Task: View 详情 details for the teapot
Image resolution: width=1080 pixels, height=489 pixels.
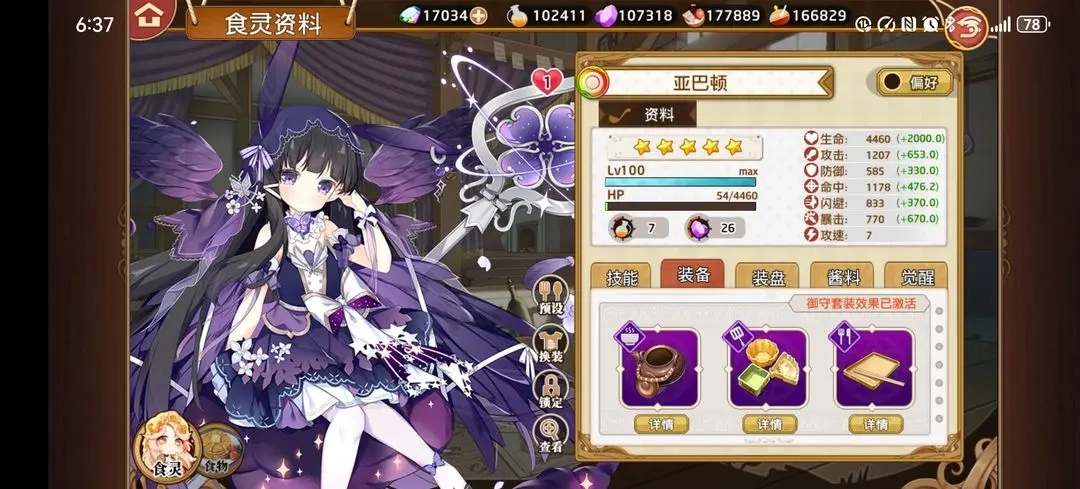Action: pos(659,424)
